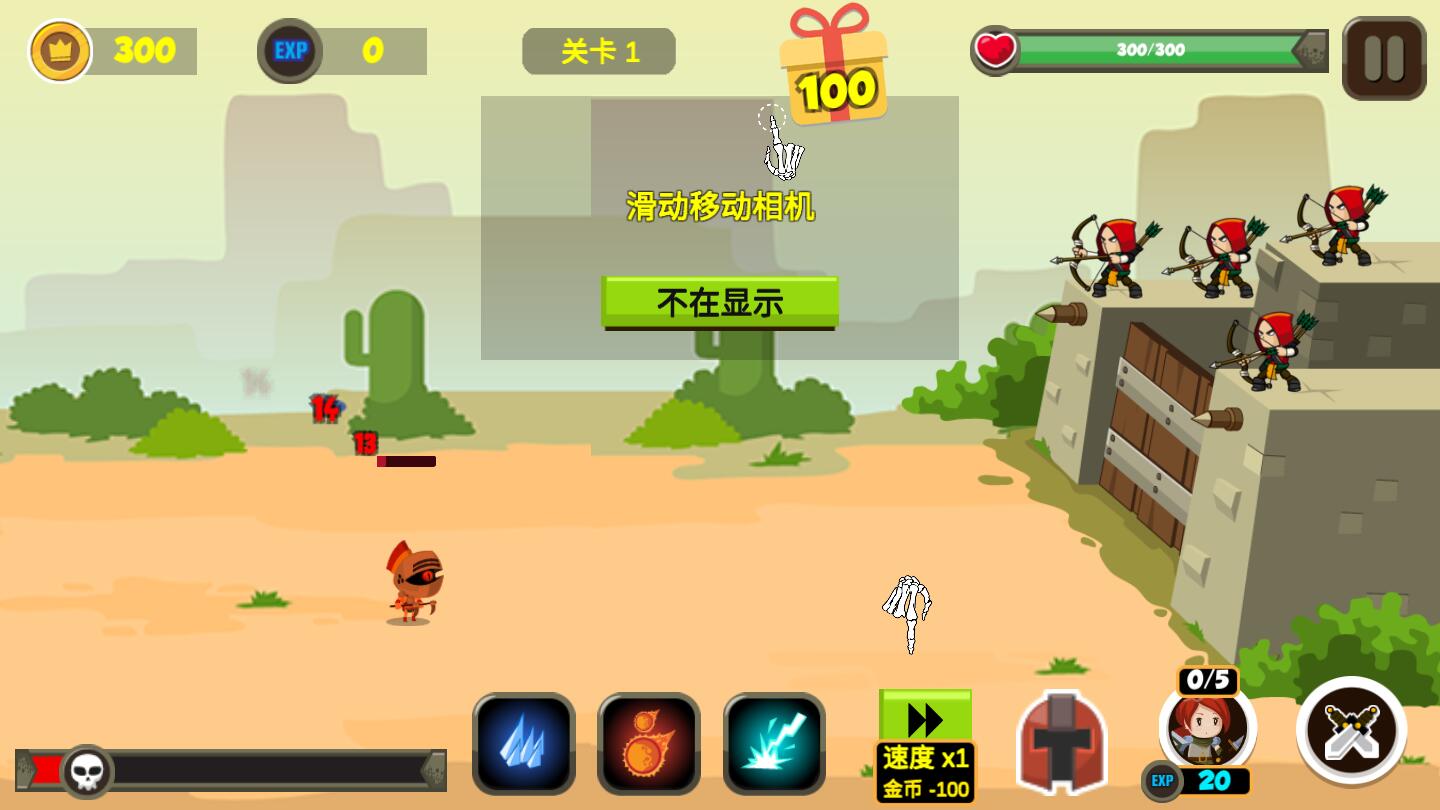Click the 关卡 1 level label
The height and width of the screenshot is (810, 1440).
click(x=598, y=50)
